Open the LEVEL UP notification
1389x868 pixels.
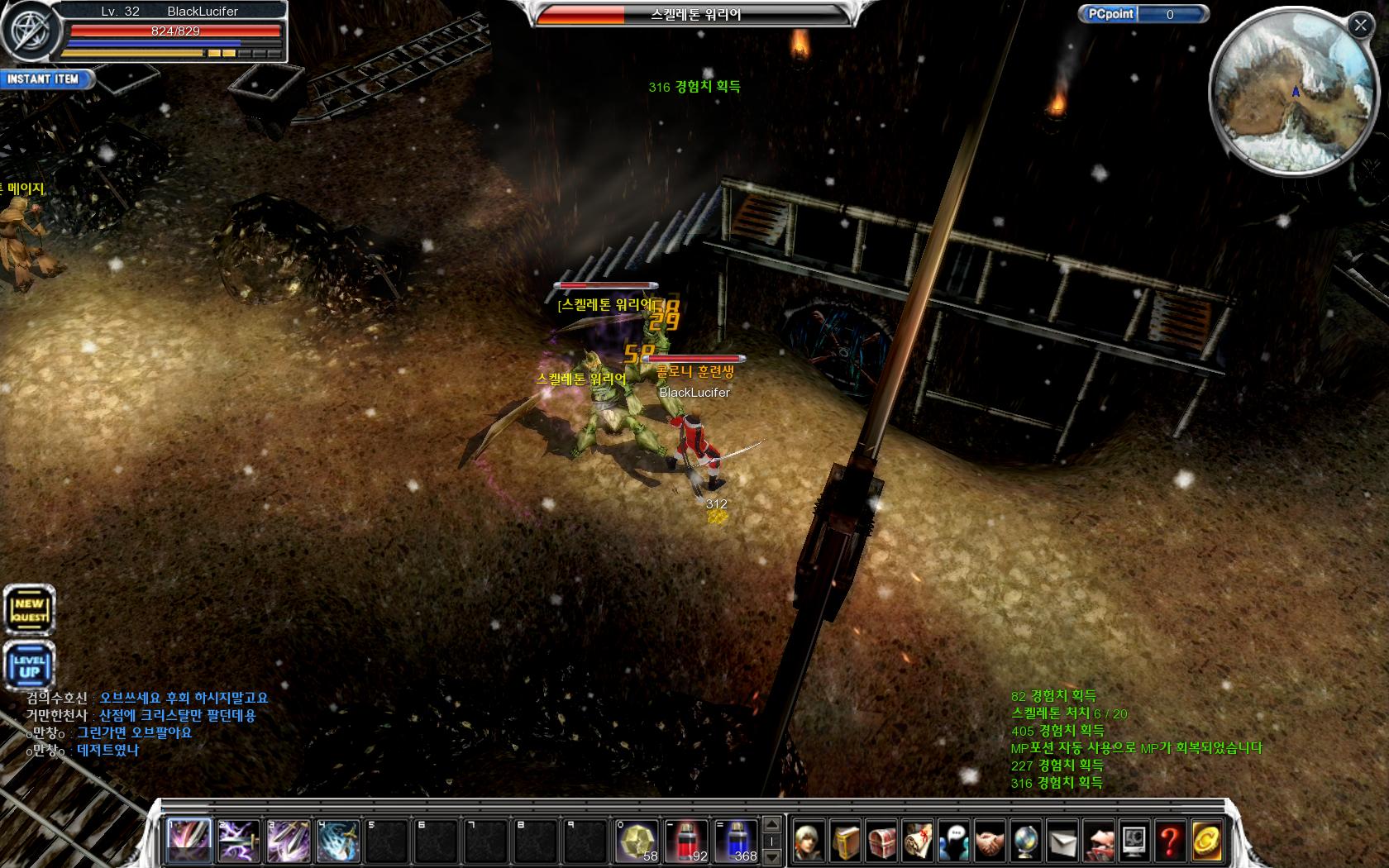pyautogui.click(x=29, y=666)
